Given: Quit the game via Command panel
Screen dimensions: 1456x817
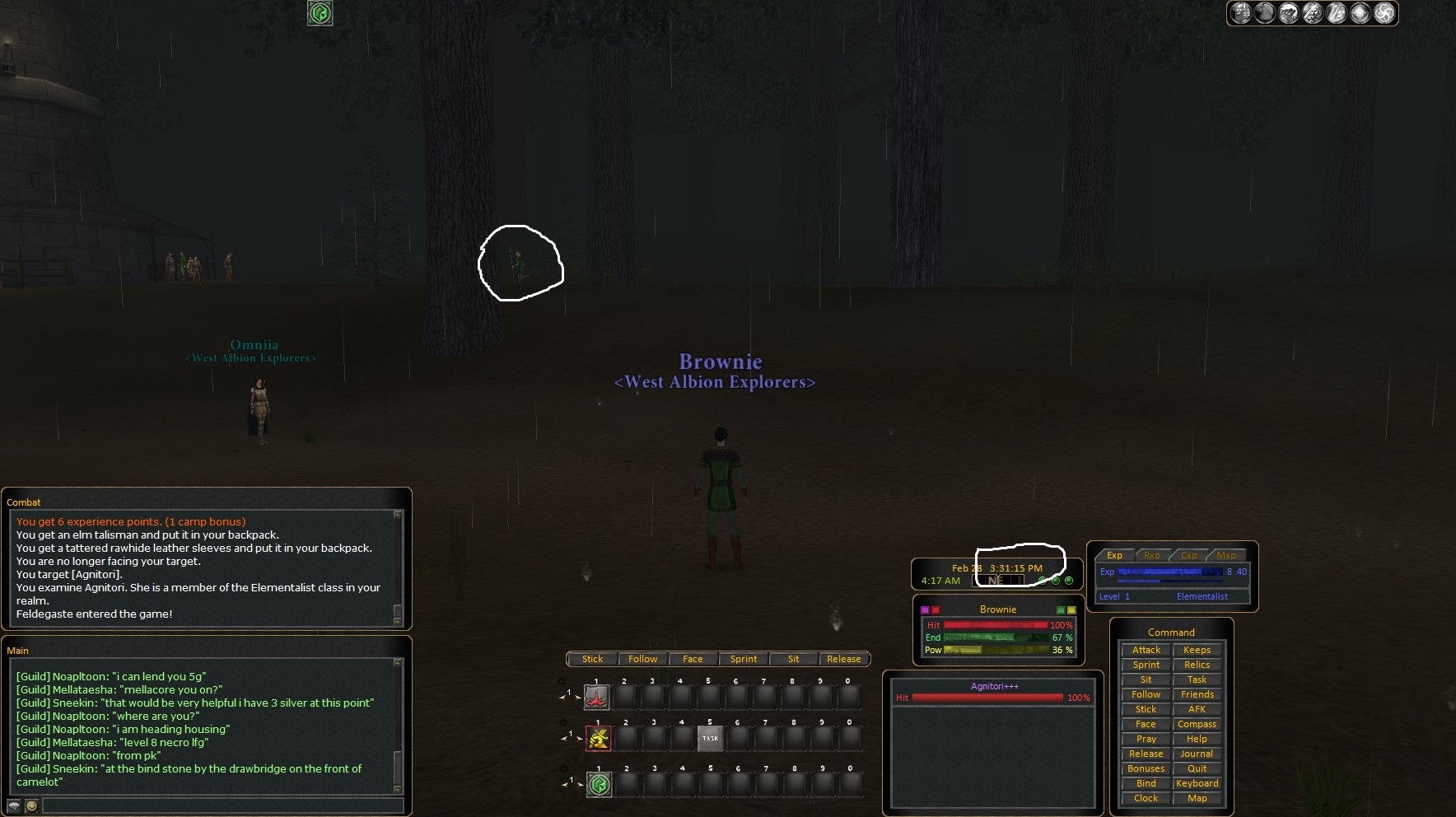Looking at the screenshot, I should click(x=1197, y=768).
